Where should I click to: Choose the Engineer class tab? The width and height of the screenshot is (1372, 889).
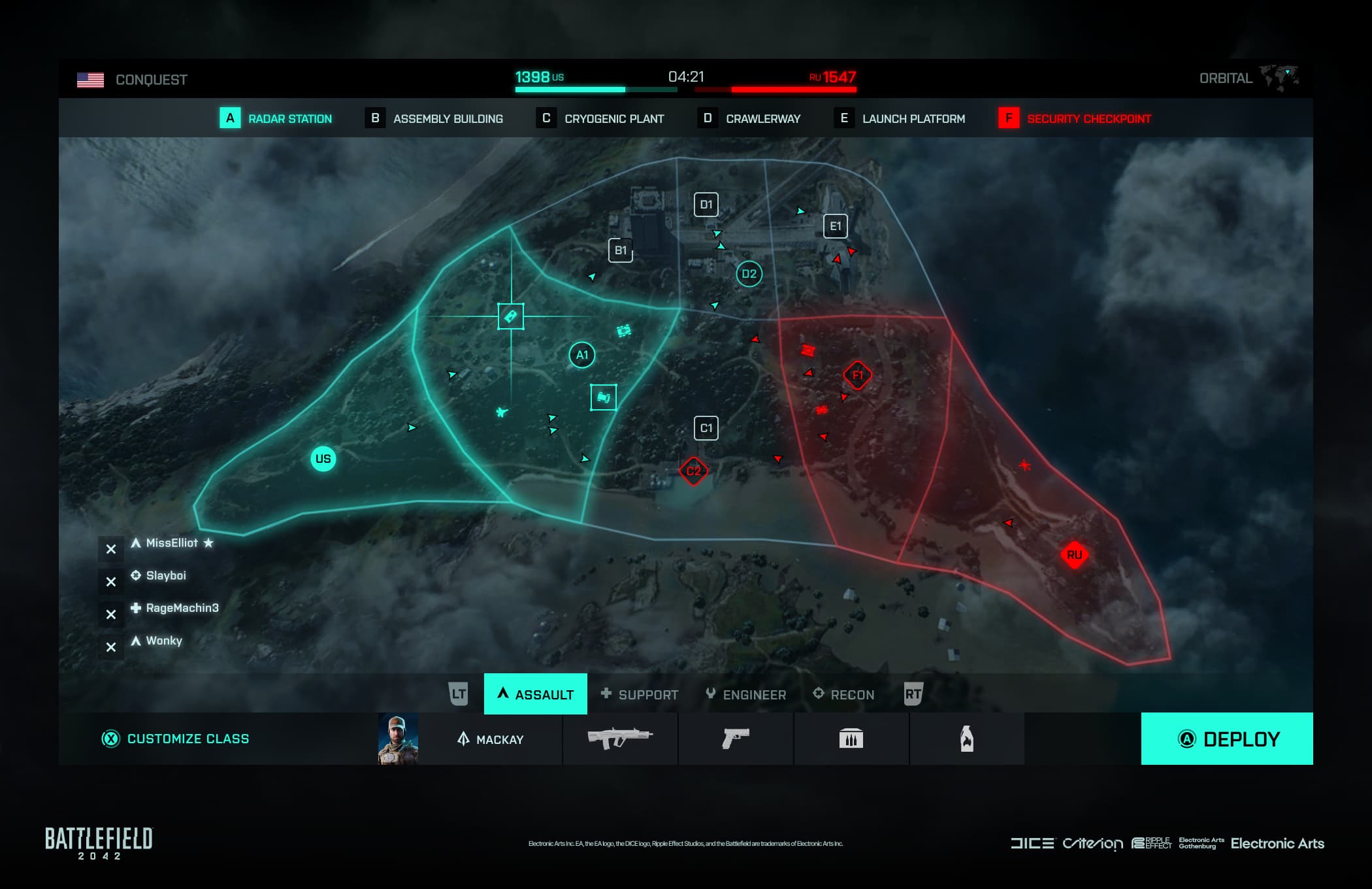[746, 694]
